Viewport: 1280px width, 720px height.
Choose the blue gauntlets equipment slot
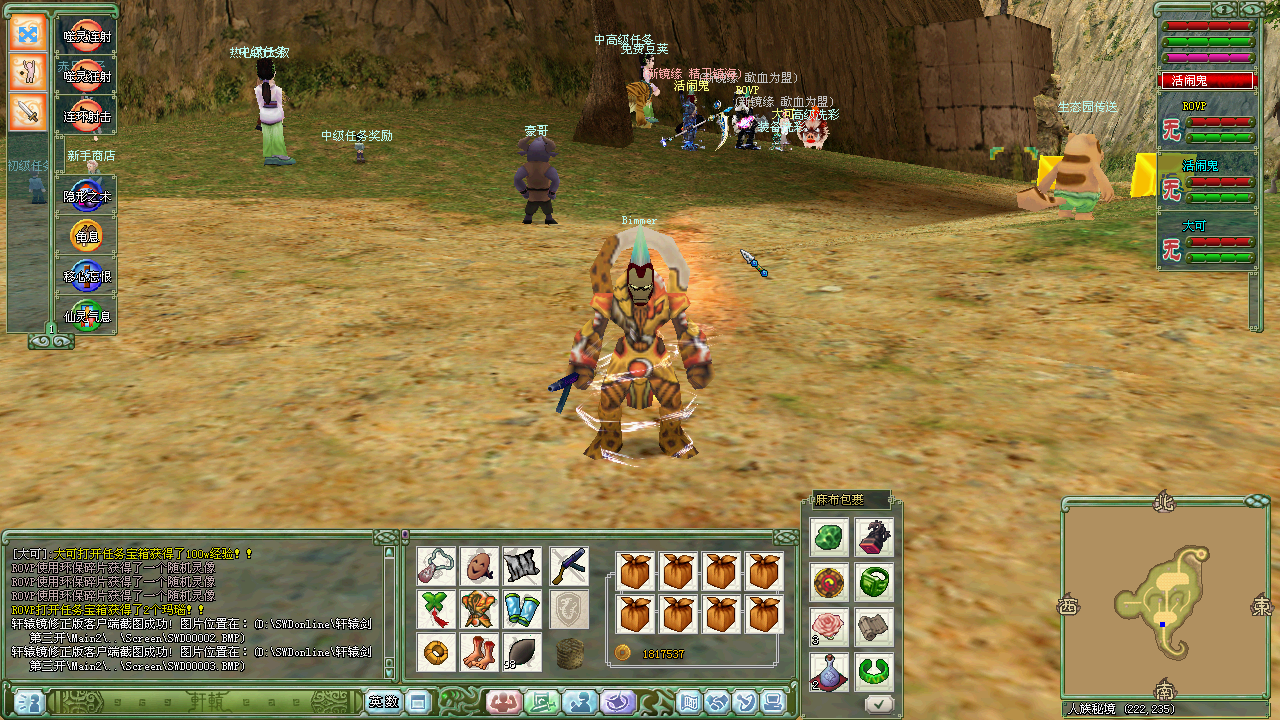521,609
